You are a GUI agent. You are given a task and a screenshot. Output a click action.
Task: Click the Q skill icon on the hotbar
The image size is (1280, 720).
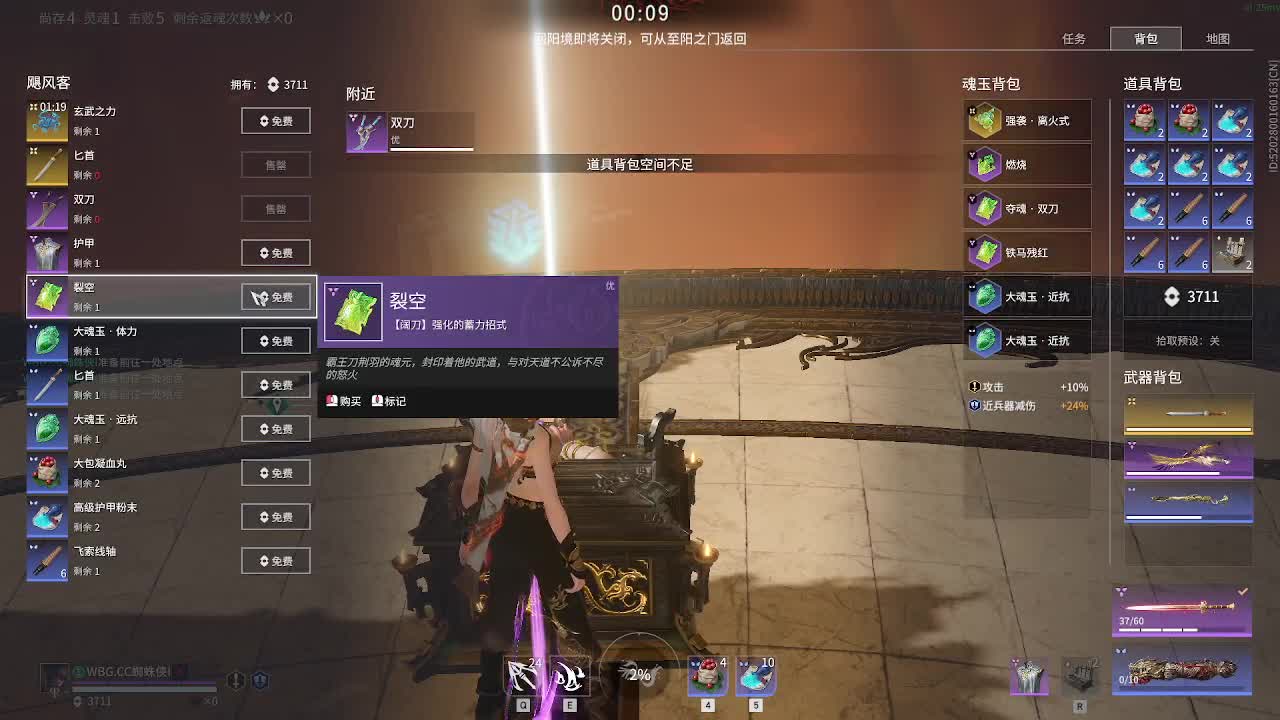pyautogui.click(x=522, y=676)
